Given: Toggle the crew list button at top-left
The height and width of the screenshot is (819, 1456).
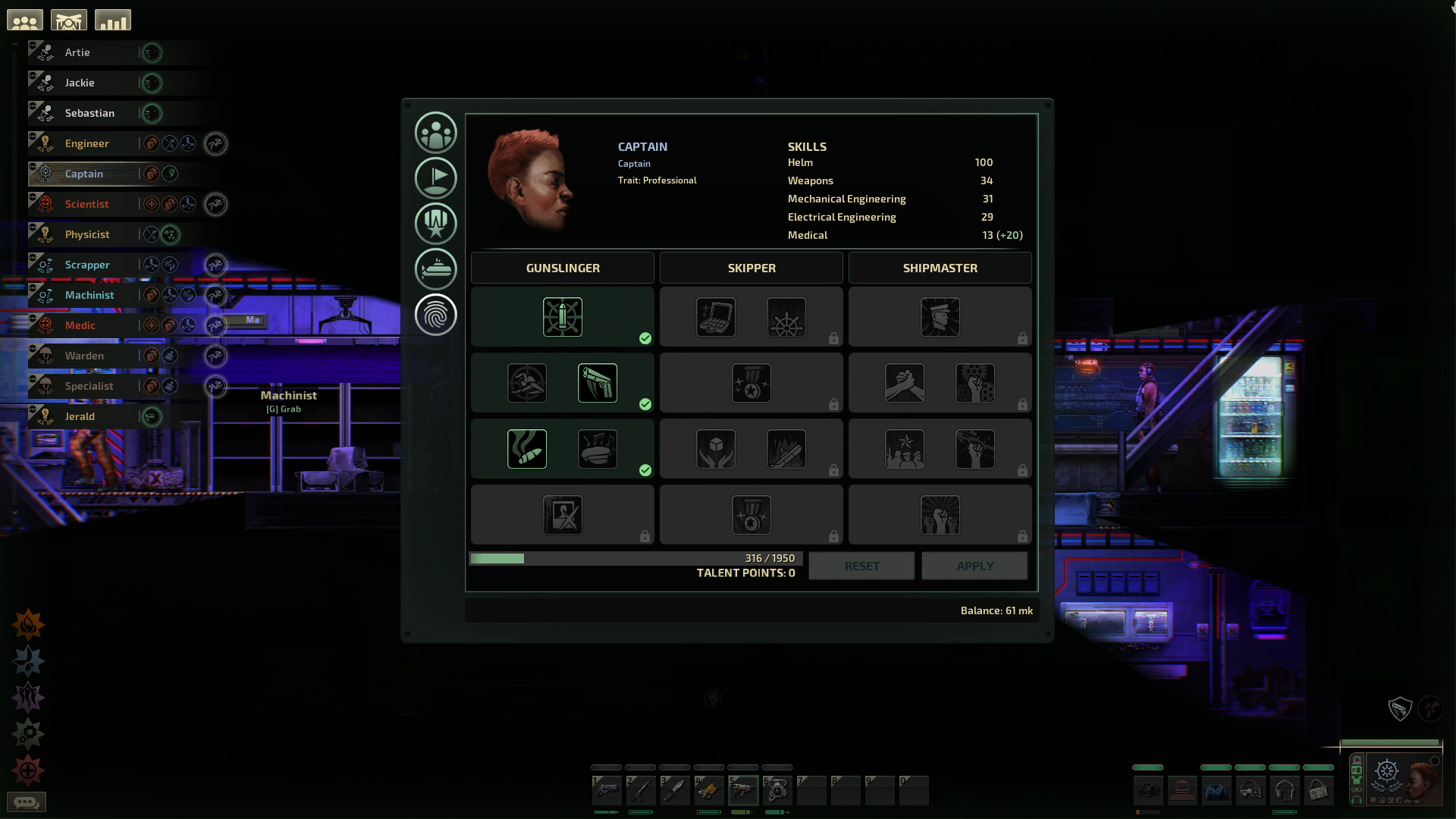Looking at the screenshot, I should click(x=25, y=20).
